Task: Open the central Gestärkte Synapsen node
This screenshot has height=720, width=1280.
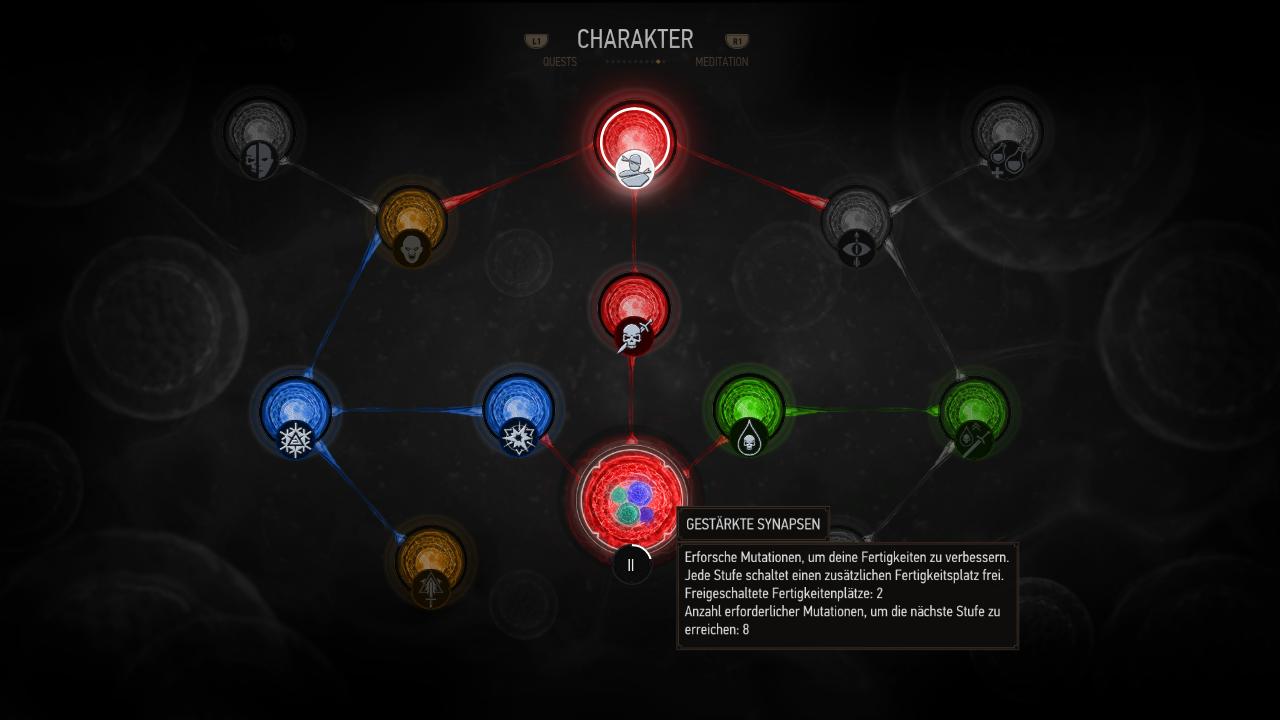Action: (632, 494)
